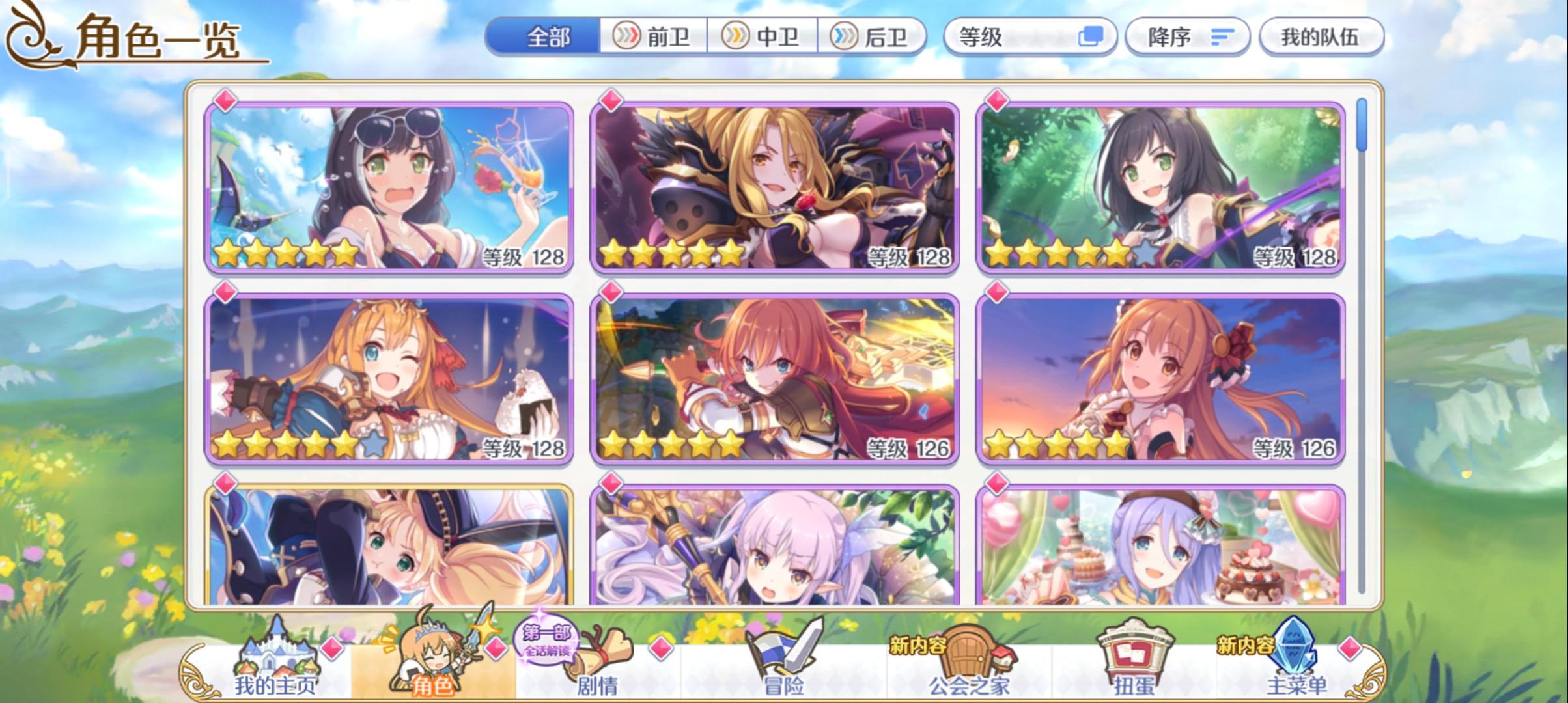The image size is (1568, 703).
Task: Click the 降序 sort order button
Action: tap(1185, 37)
